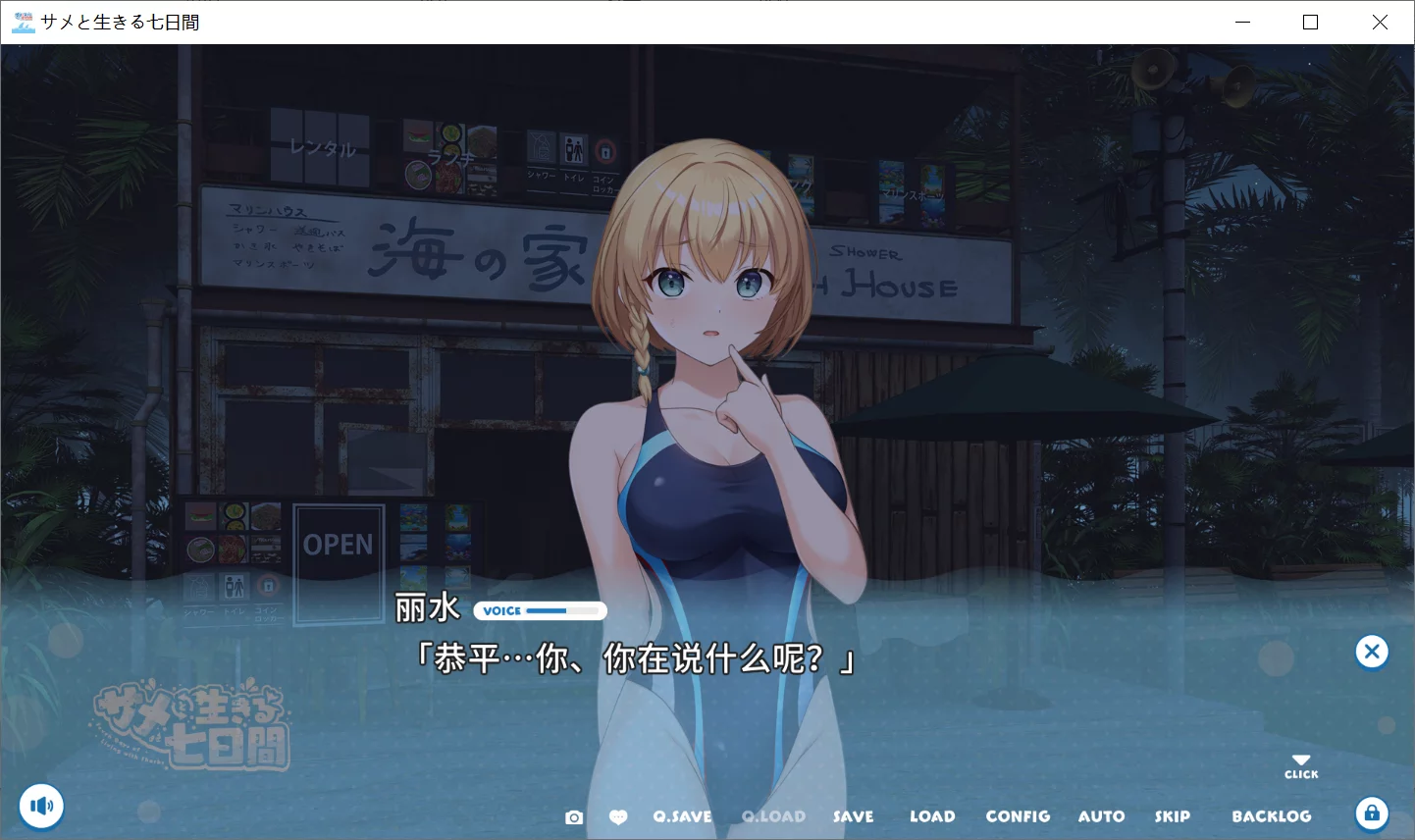Click the game icon in the title bar
Viewport: 1415px width, 840px height.
point(22,22)
